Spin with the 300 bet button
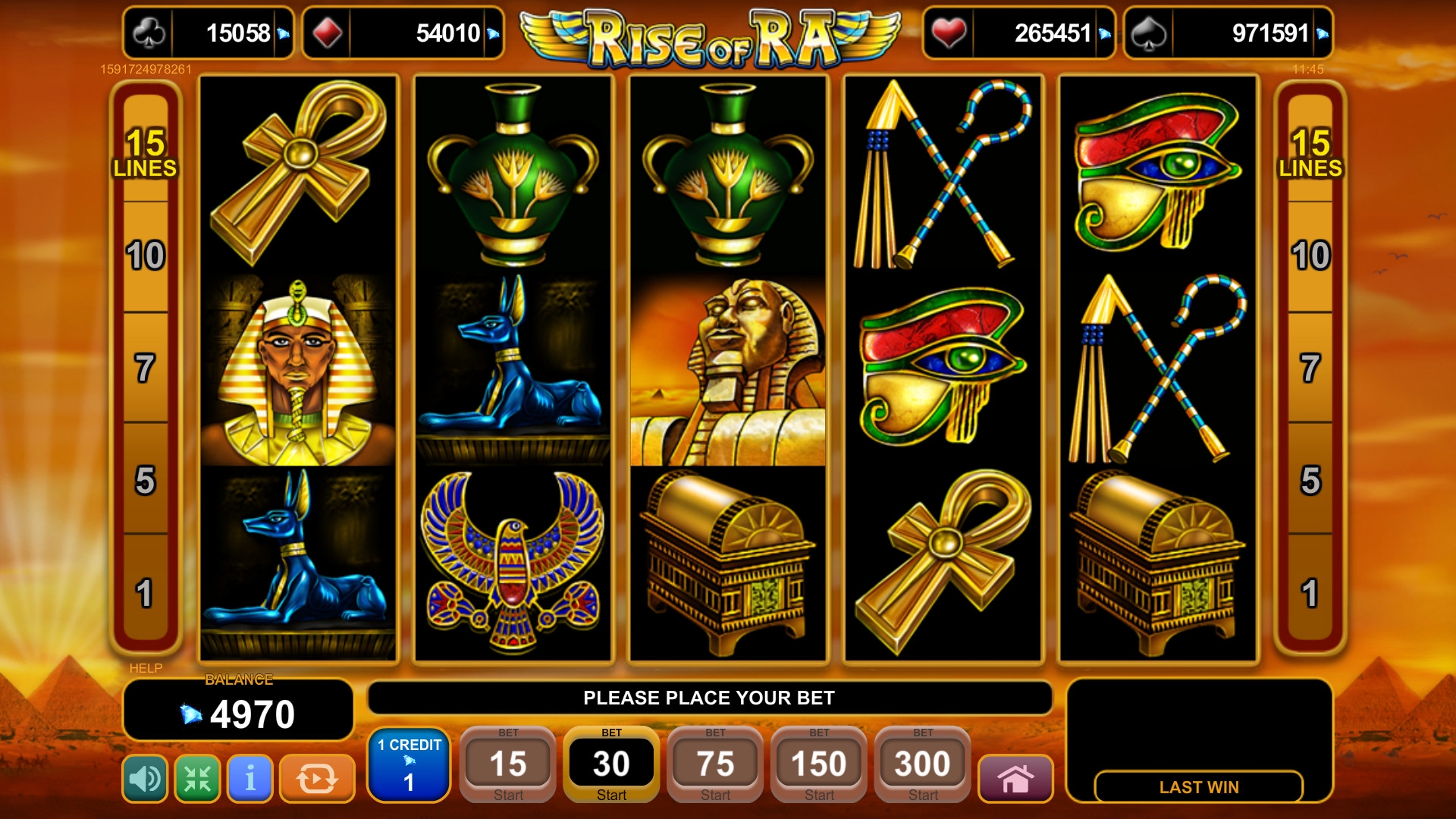This screenshot has height=819, width=1456. pos(922,764)
